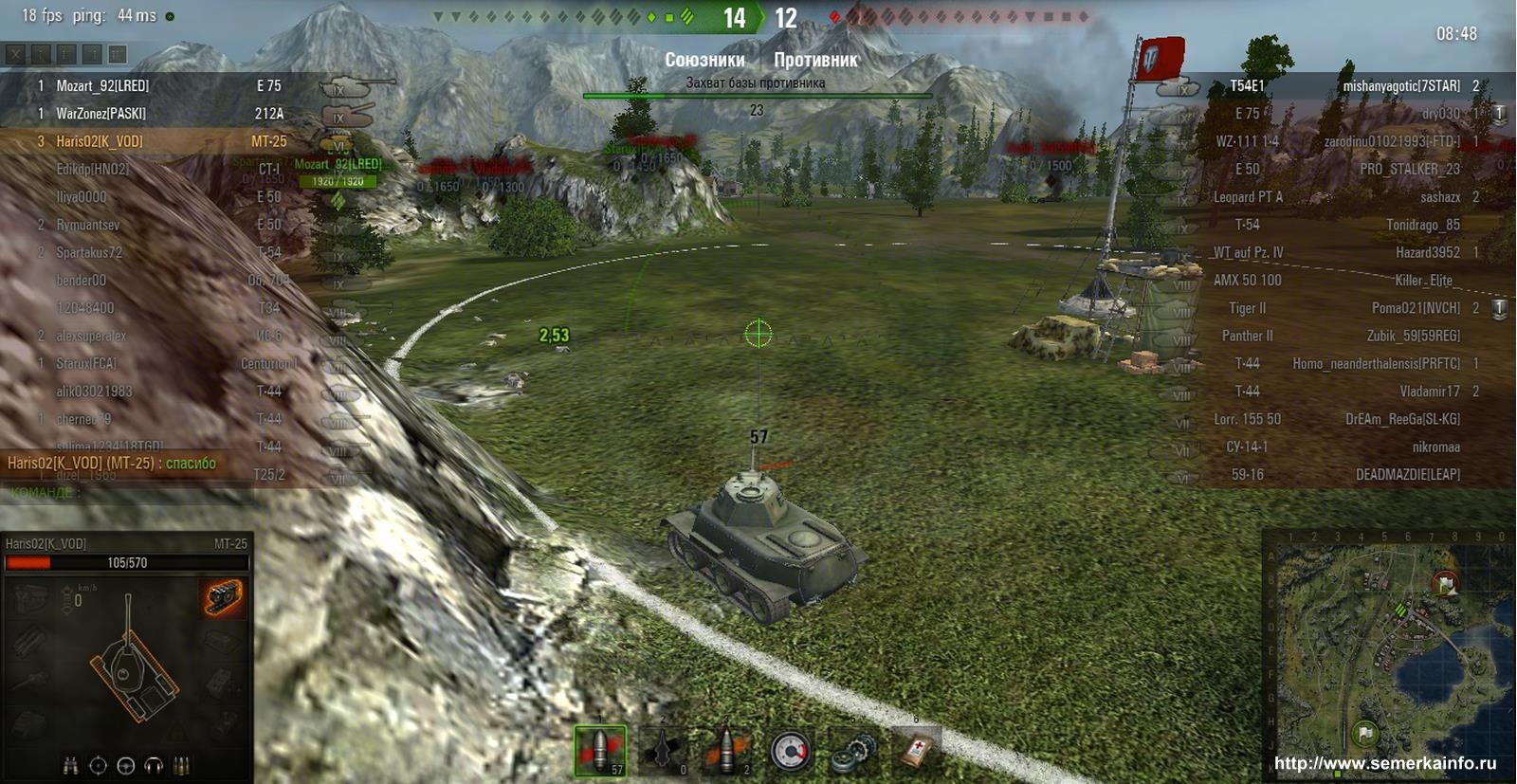Select enemy Hazard3952 in the enemy list
This screenshot has height=784, width=1517.
coord(1427,252)
